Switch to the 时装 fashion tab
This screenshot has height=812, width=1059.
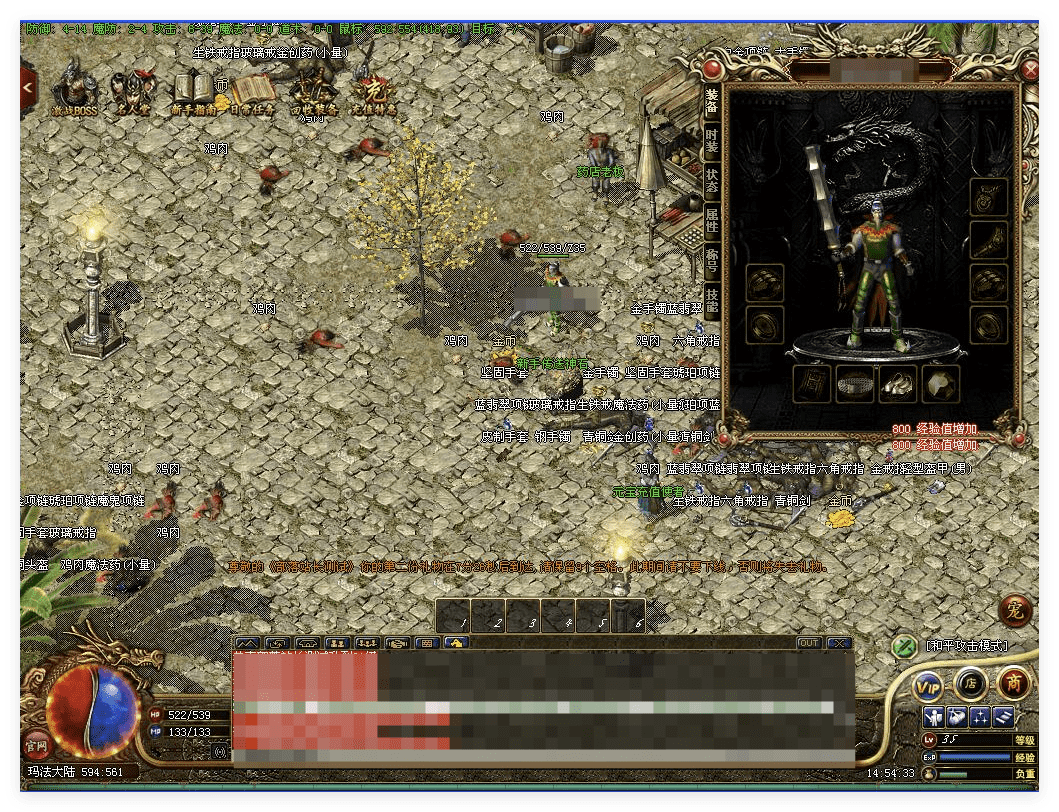(x=711, y=141)
